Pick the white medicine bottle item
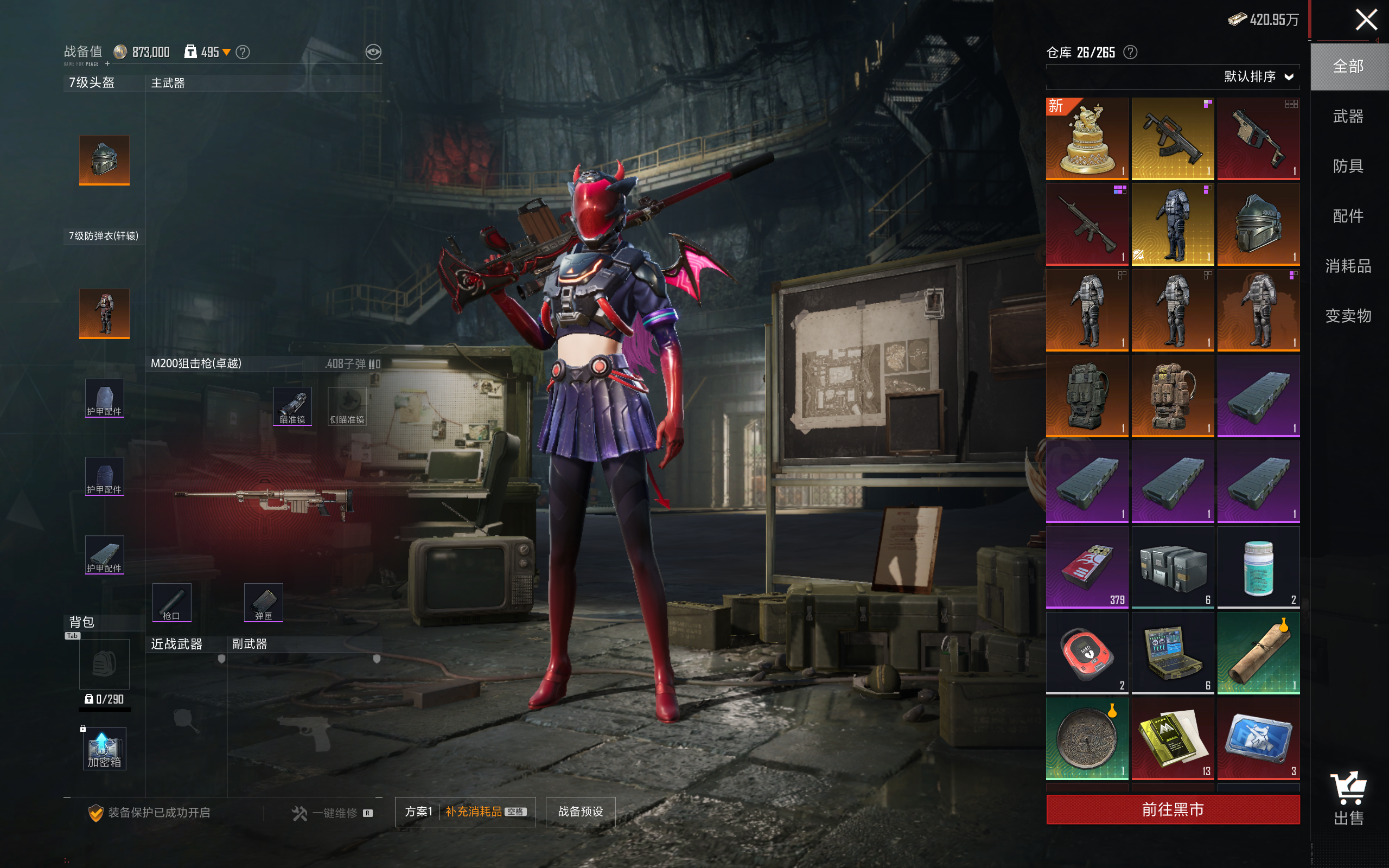1389x868 pixels. coord(1258,567)
